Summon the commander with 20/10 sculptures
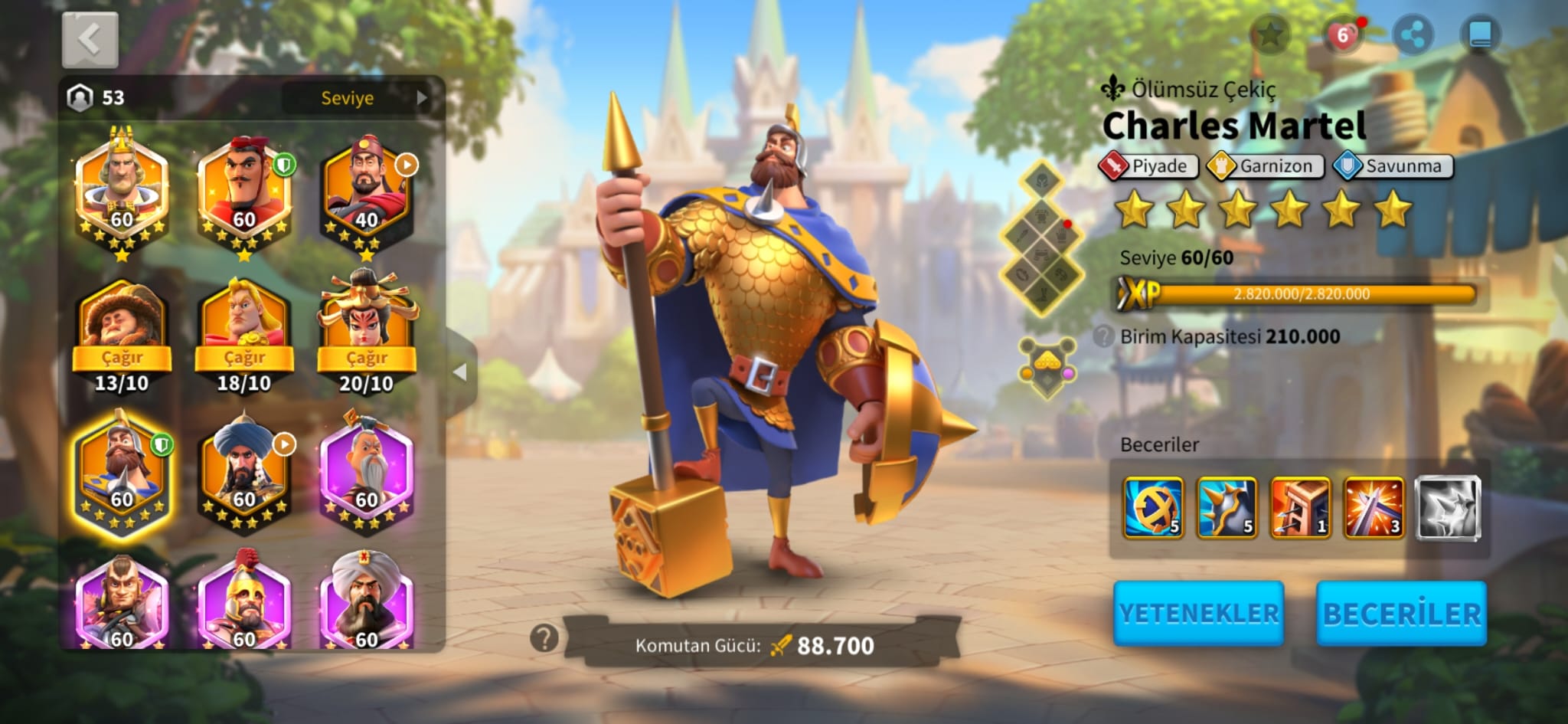This screenshot has width=1568, height=724. point(367,358)
